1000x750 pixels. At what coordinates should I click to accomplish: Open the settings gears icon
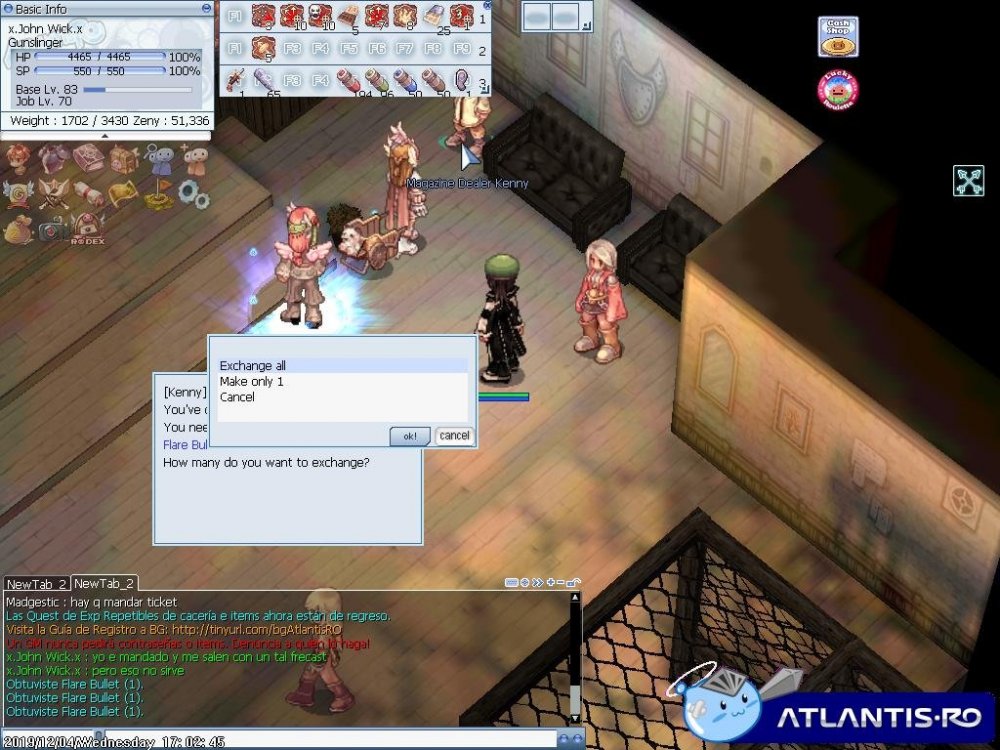coord(194,194)
